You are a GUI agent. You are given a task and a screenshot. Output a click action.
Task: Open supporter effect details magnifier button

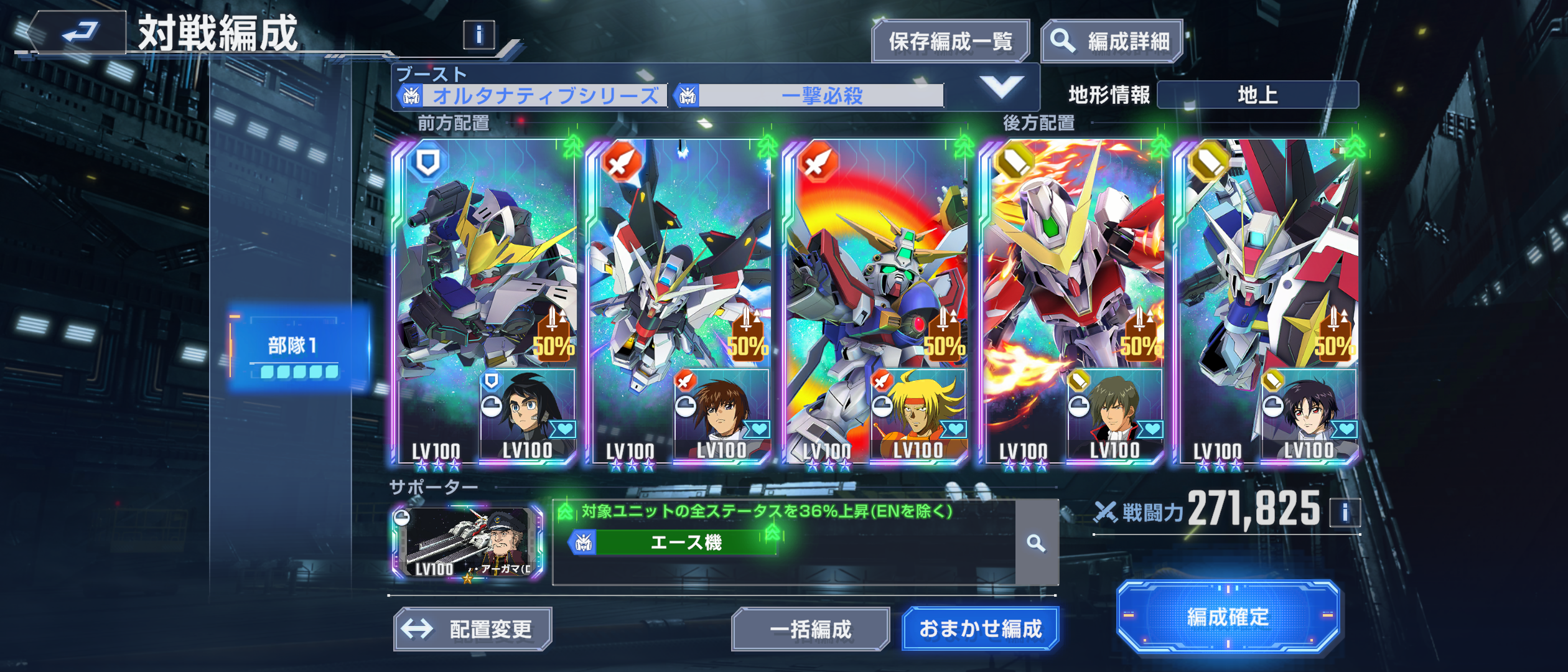1036,543
